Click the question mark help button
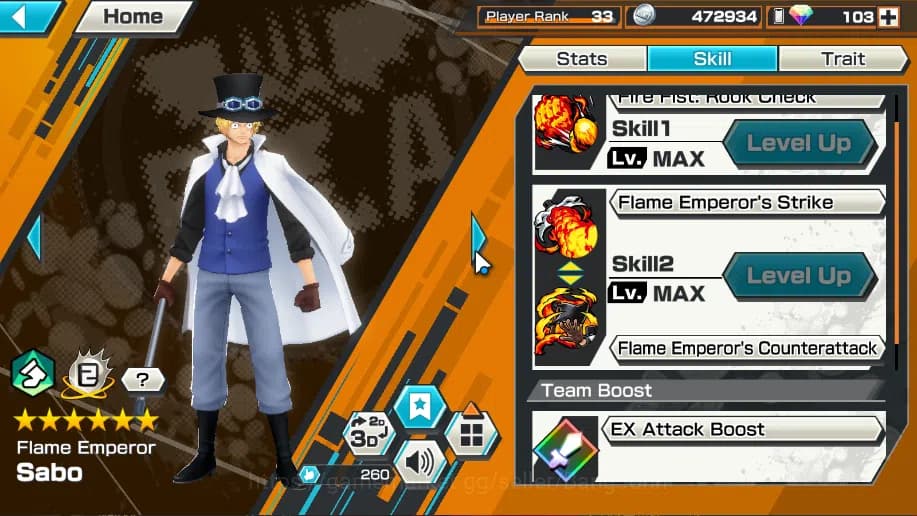Viewport: 917px width, 516px height. 143,379
